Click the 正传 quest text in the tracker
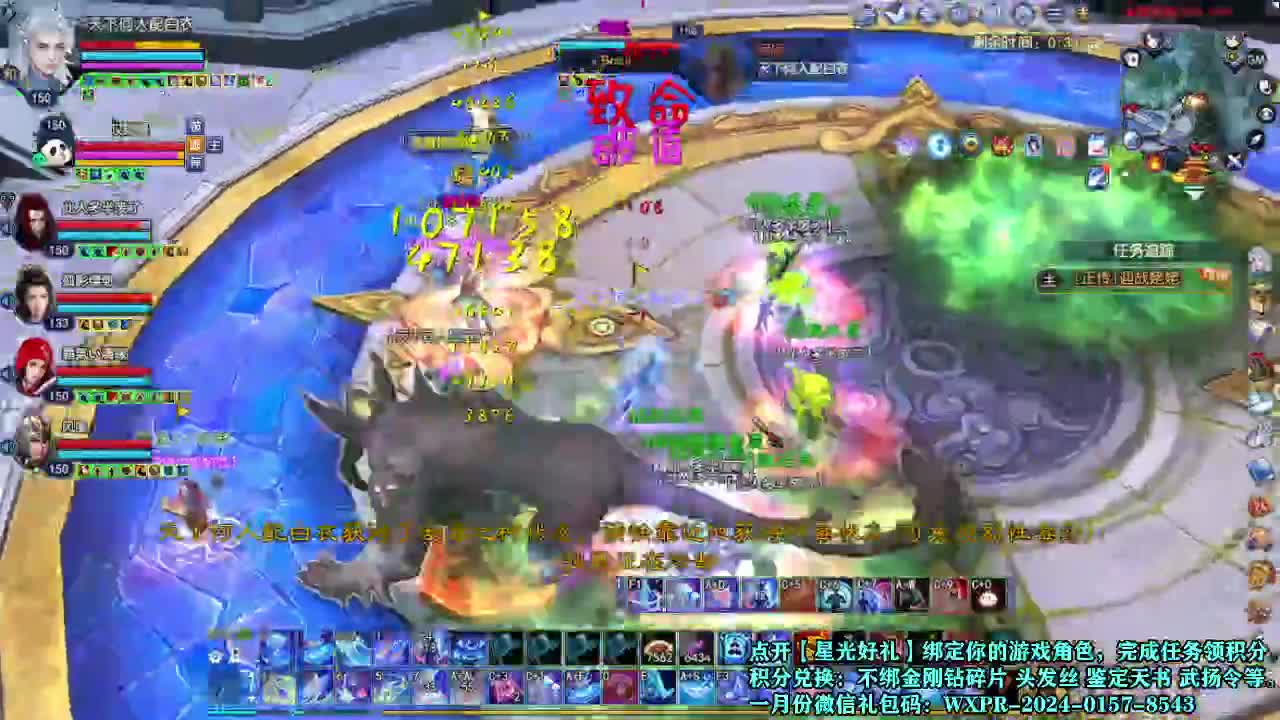 pos(1090,279)
